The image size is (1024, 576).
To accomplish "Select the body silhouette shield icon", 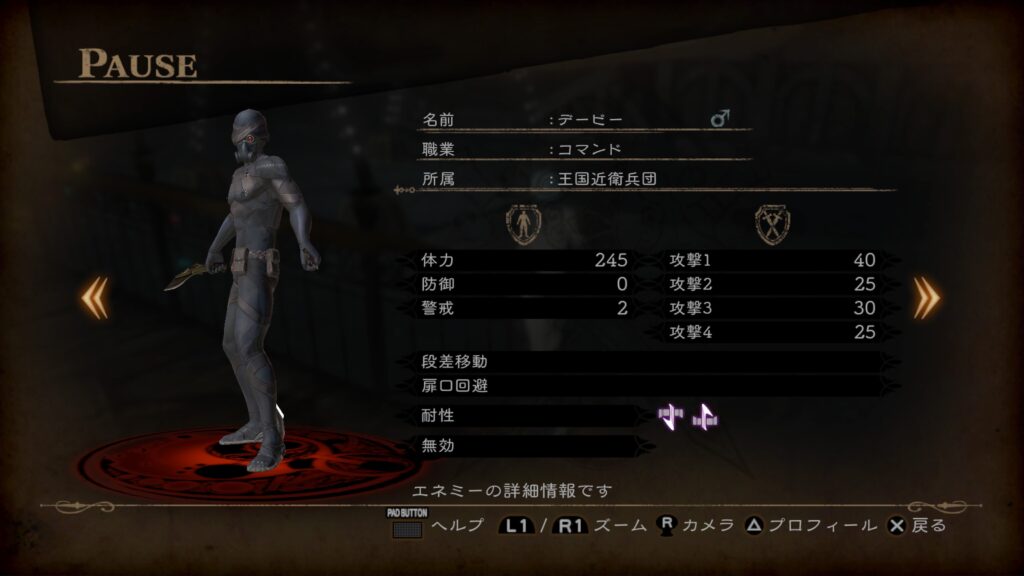I will click(x=521, y=224).
